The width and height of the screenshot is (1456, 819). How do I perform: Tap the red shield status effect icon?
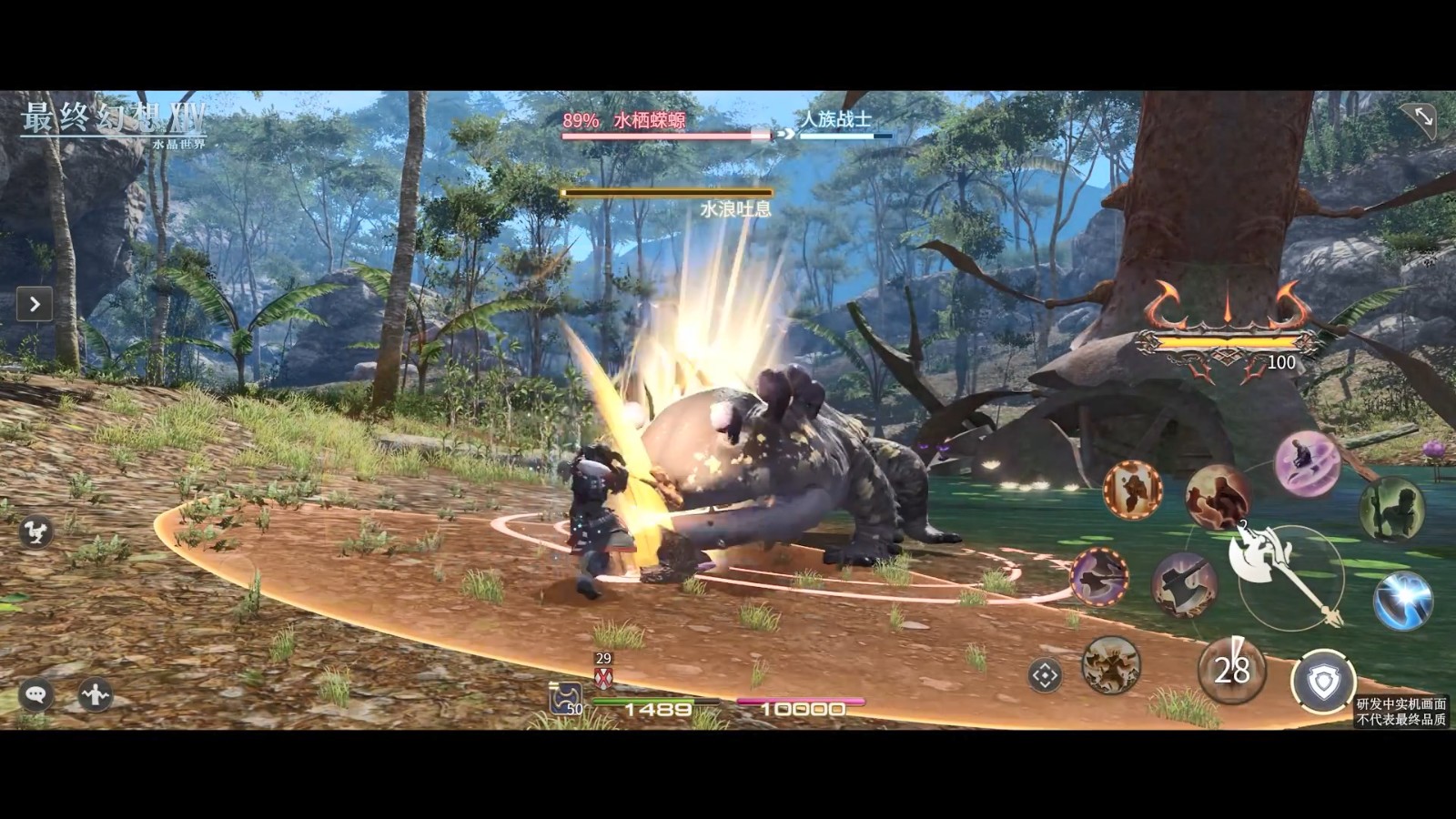[x=602, y=677]
